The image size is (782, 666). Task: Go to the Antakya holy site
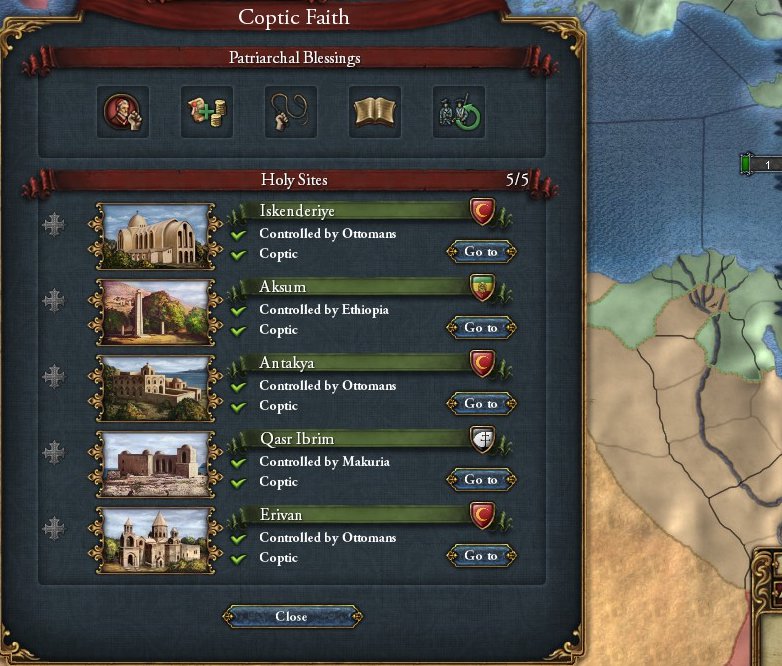point(481,404)
